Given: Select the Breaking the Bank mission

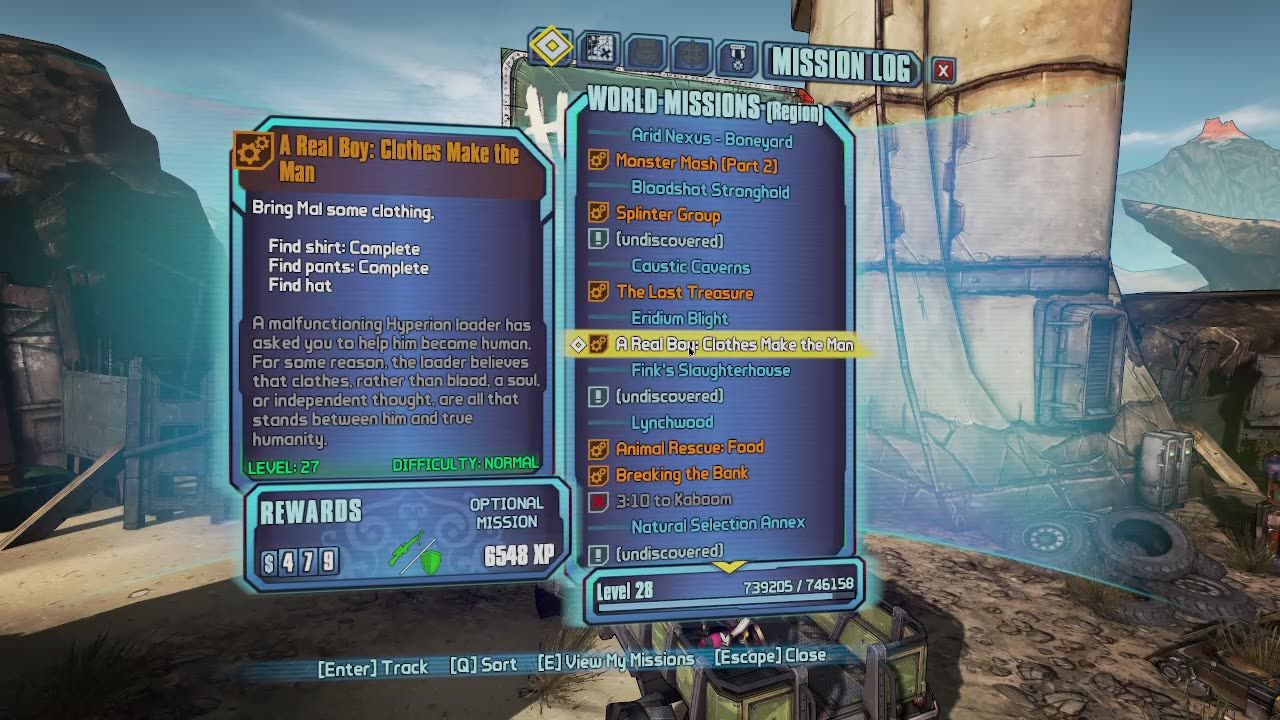Looking at the screenshot, I should (682, 473).
